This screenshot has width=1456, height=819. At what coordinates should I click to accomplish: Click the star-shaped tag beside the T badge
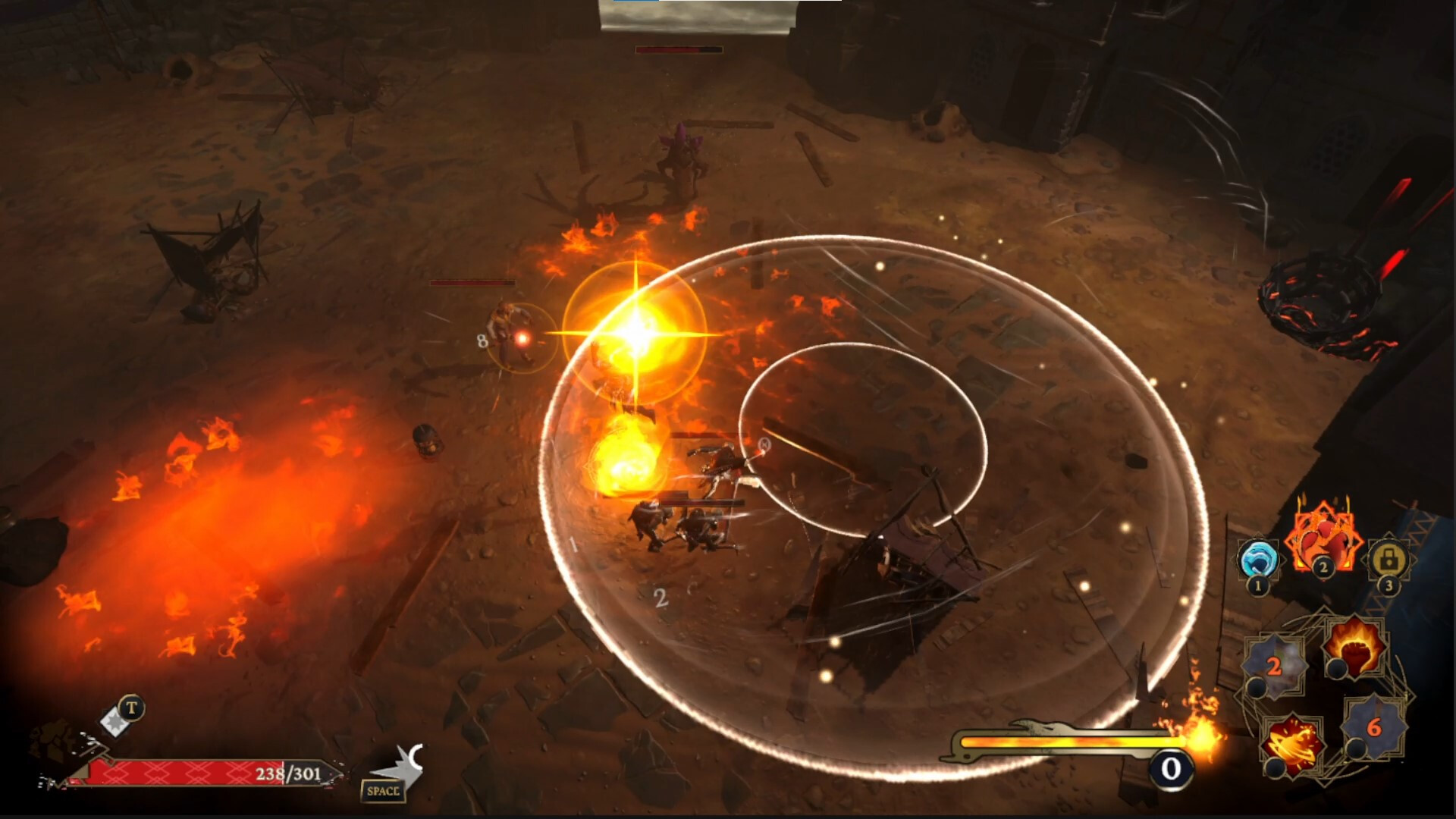tap(114, 722)
